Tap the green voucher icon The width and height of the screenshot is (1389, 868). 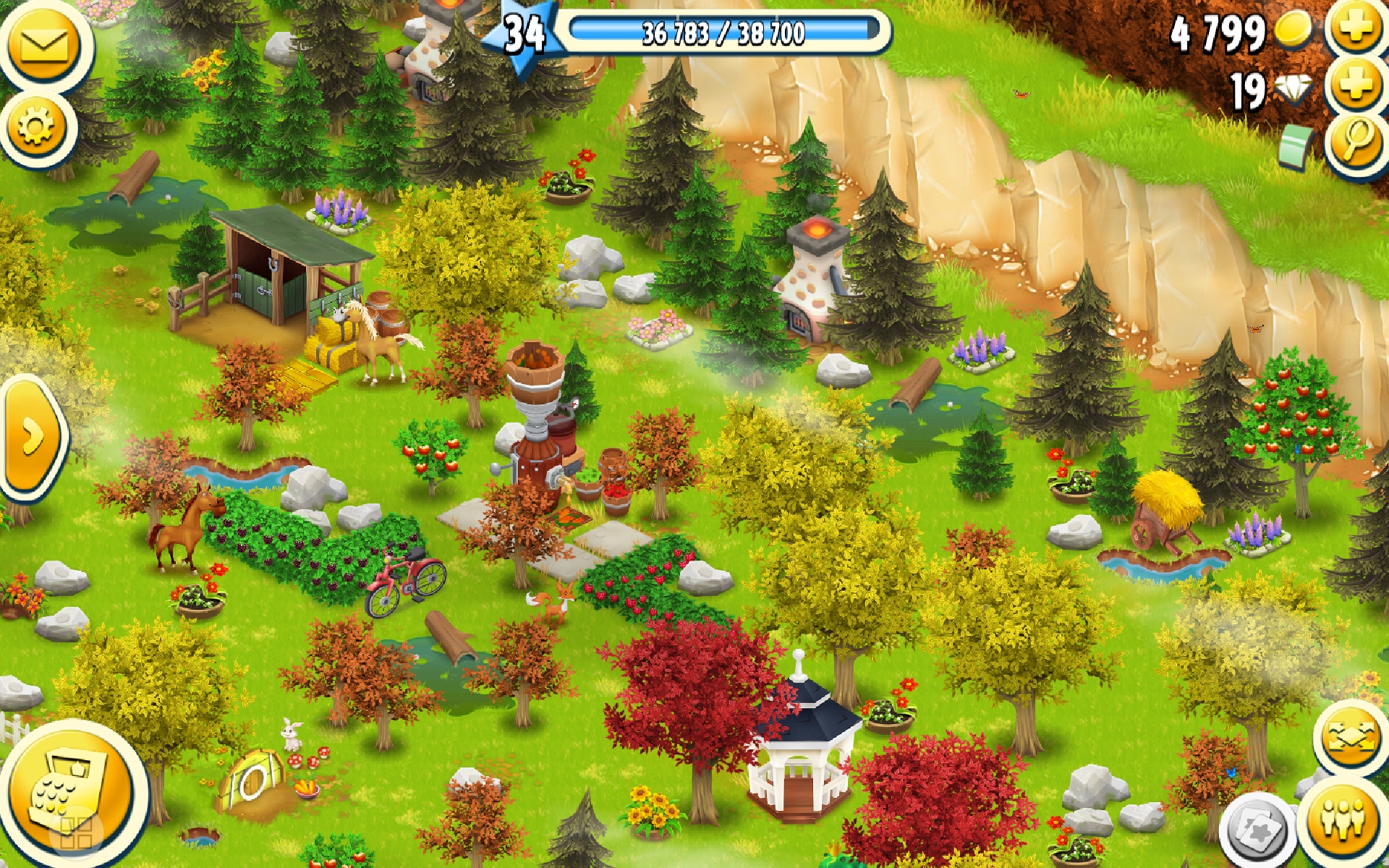tap(1297, 145)
